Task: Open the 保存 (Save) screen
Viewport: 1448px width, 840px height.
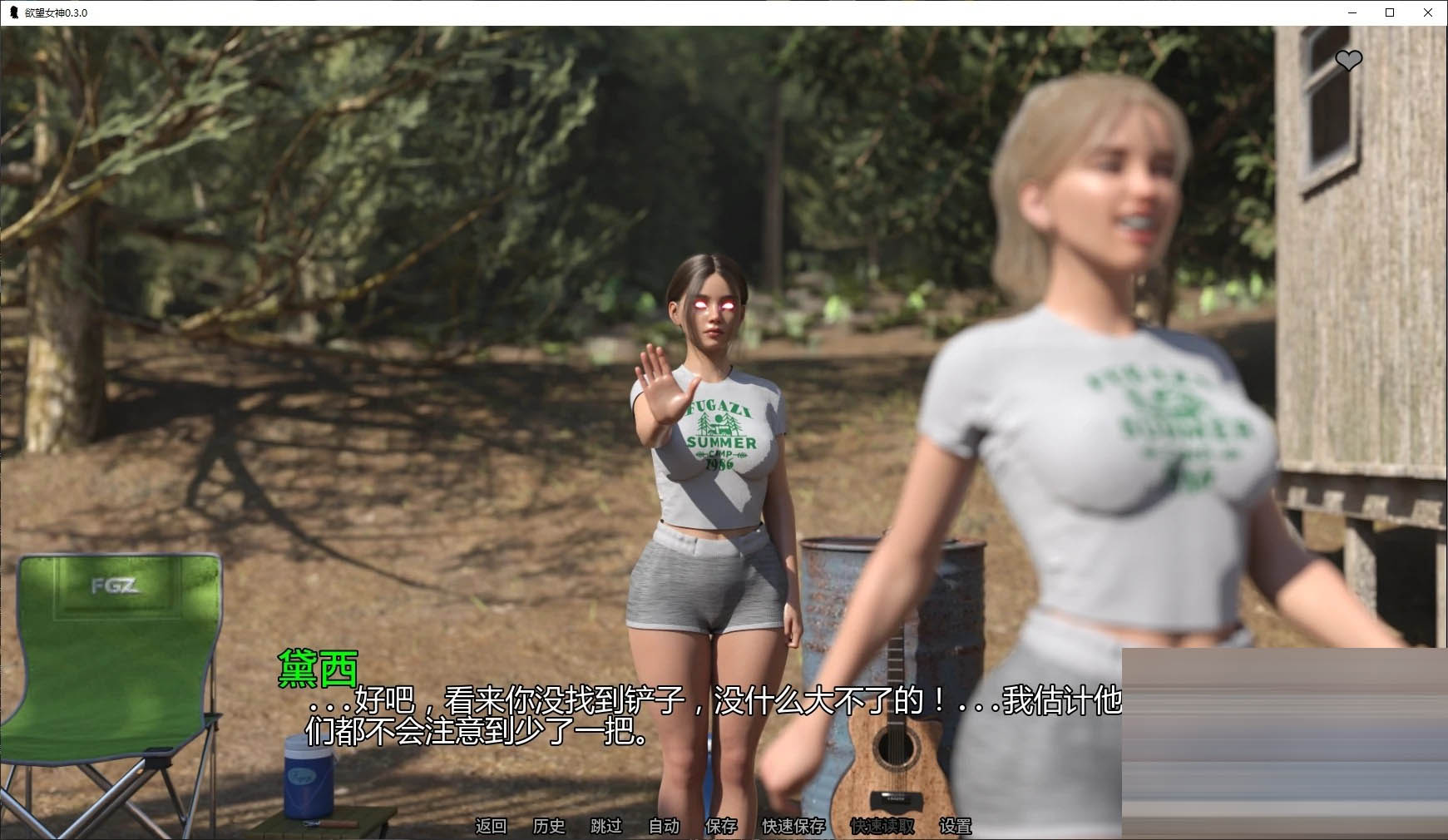Action: click(x=721, y=826)
